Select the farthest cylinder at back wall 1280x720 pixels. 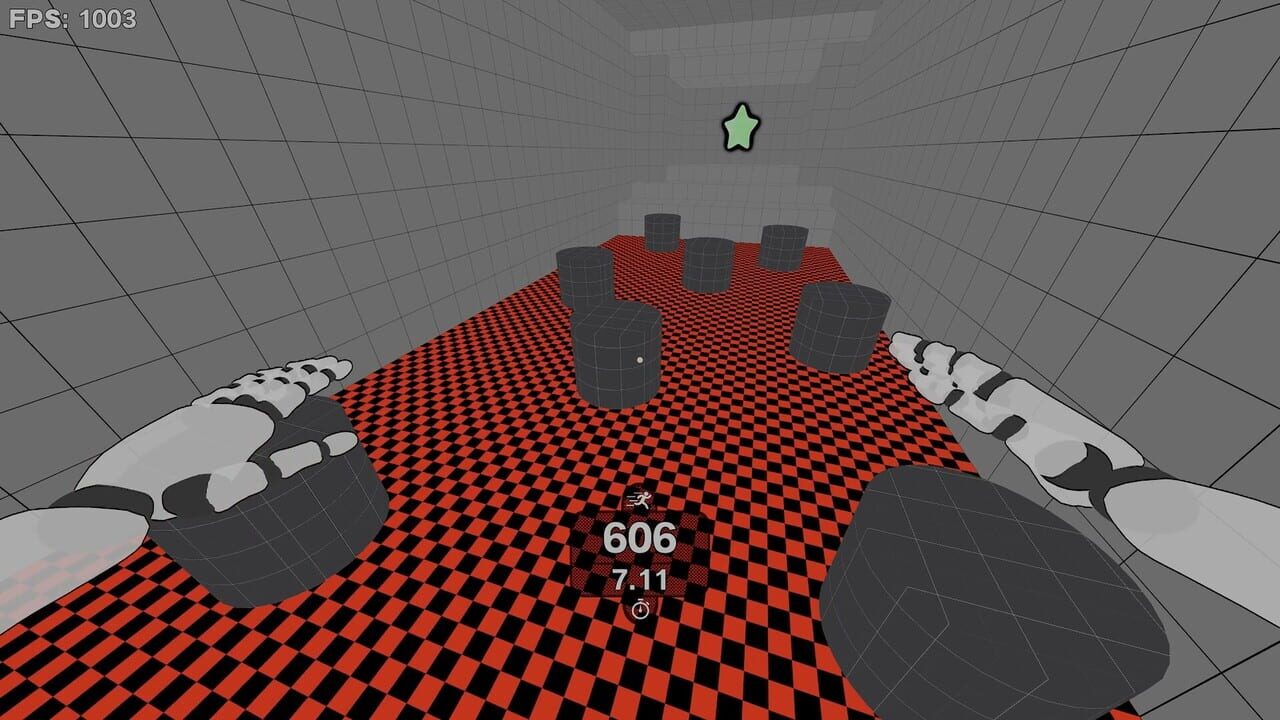coord(665,235)
